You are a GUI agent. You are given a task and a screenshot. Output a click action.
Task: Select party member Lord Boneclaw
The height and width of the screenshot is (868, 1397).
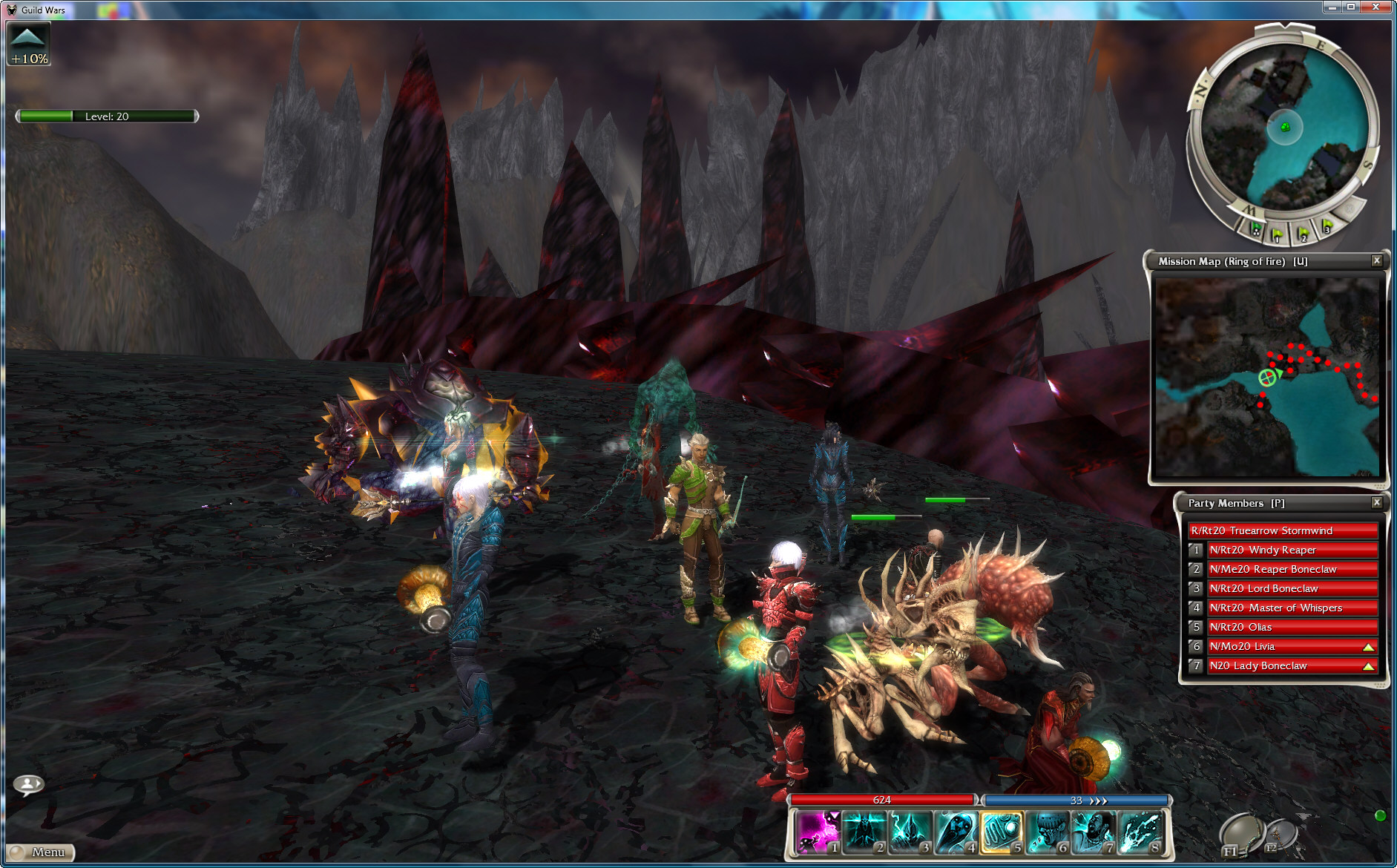pyautogui.click(x=1292, y=588)
